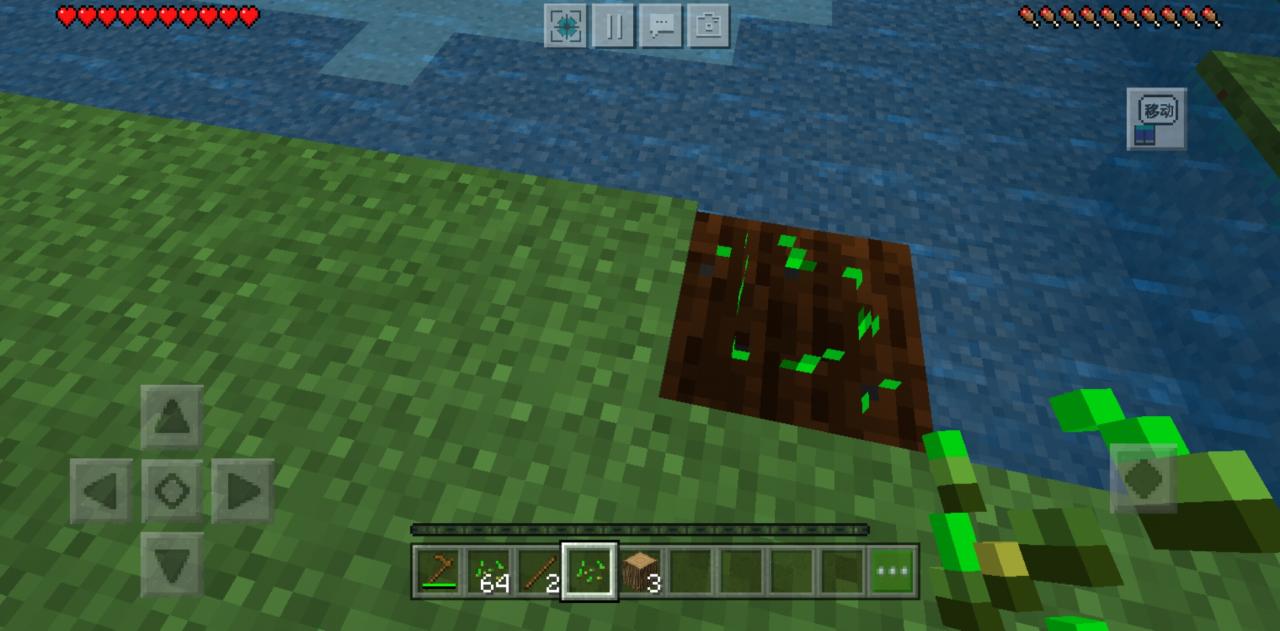Select the stack of 64 seeds
The image size is (1280, 631).
(489, 572)
